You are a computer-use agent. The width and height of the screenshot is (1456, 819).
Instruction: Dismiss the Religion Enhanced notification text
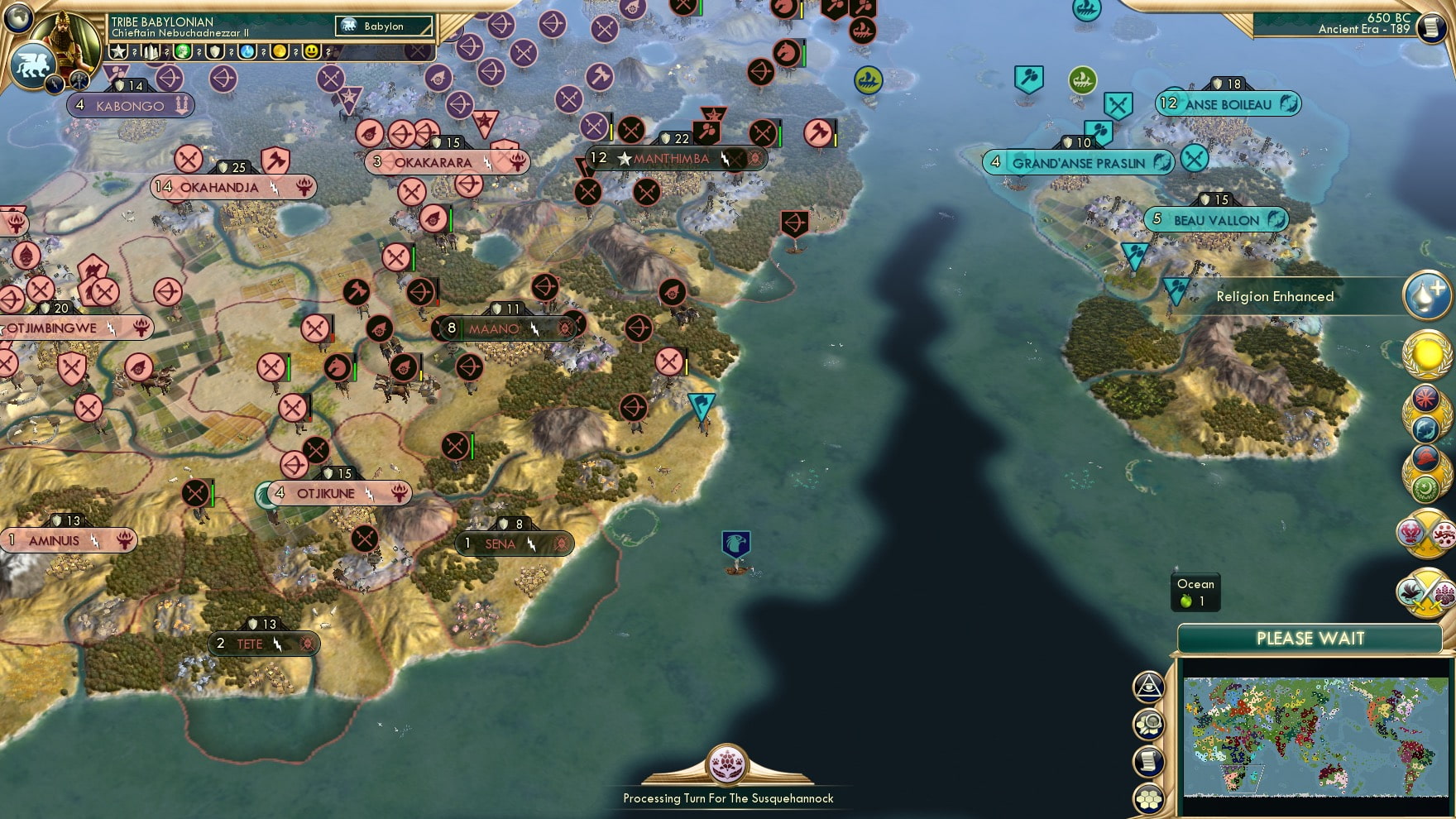coord(1274,295)
